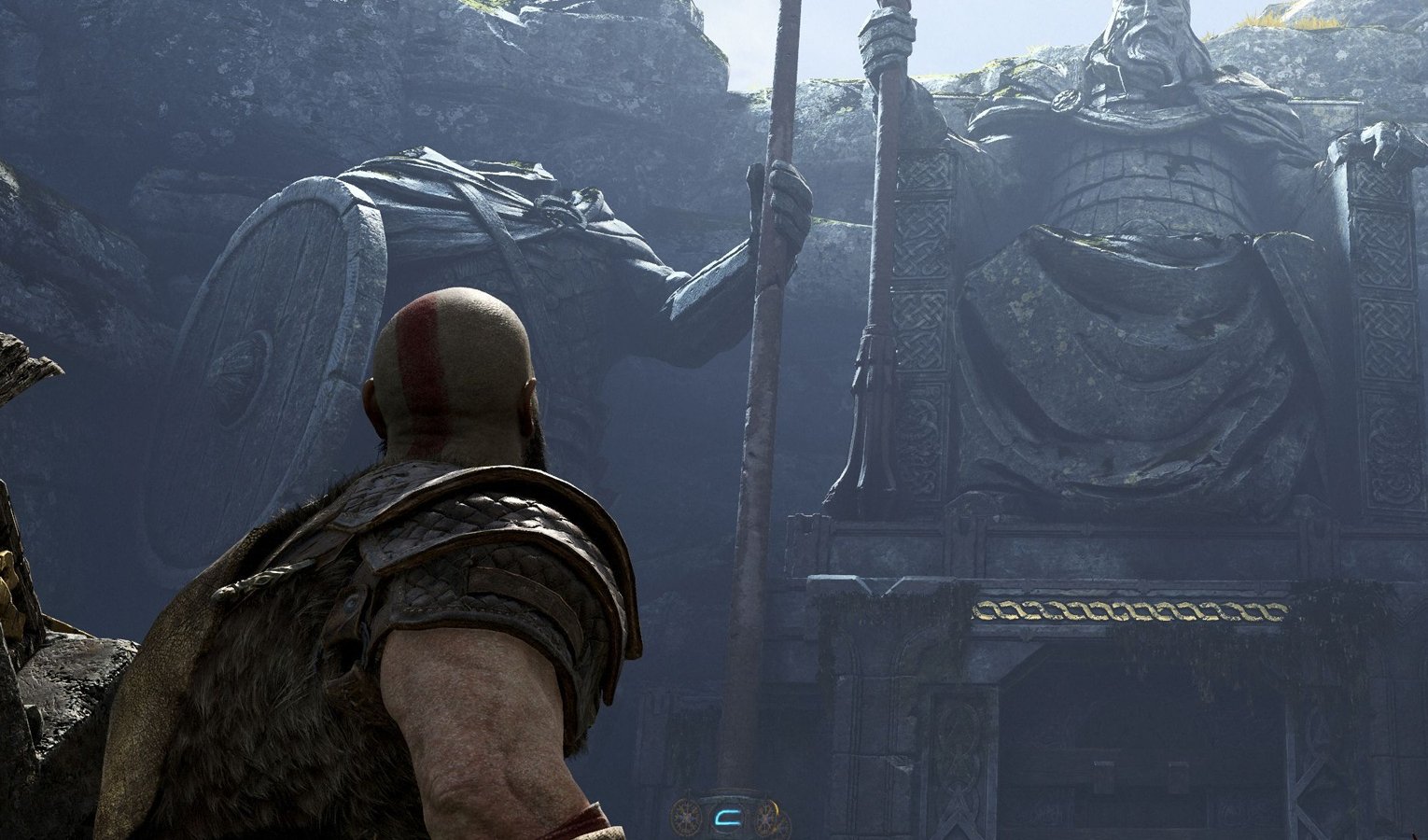Toggle the right spinning disc of the puzzle

click(x=767, y=819)
